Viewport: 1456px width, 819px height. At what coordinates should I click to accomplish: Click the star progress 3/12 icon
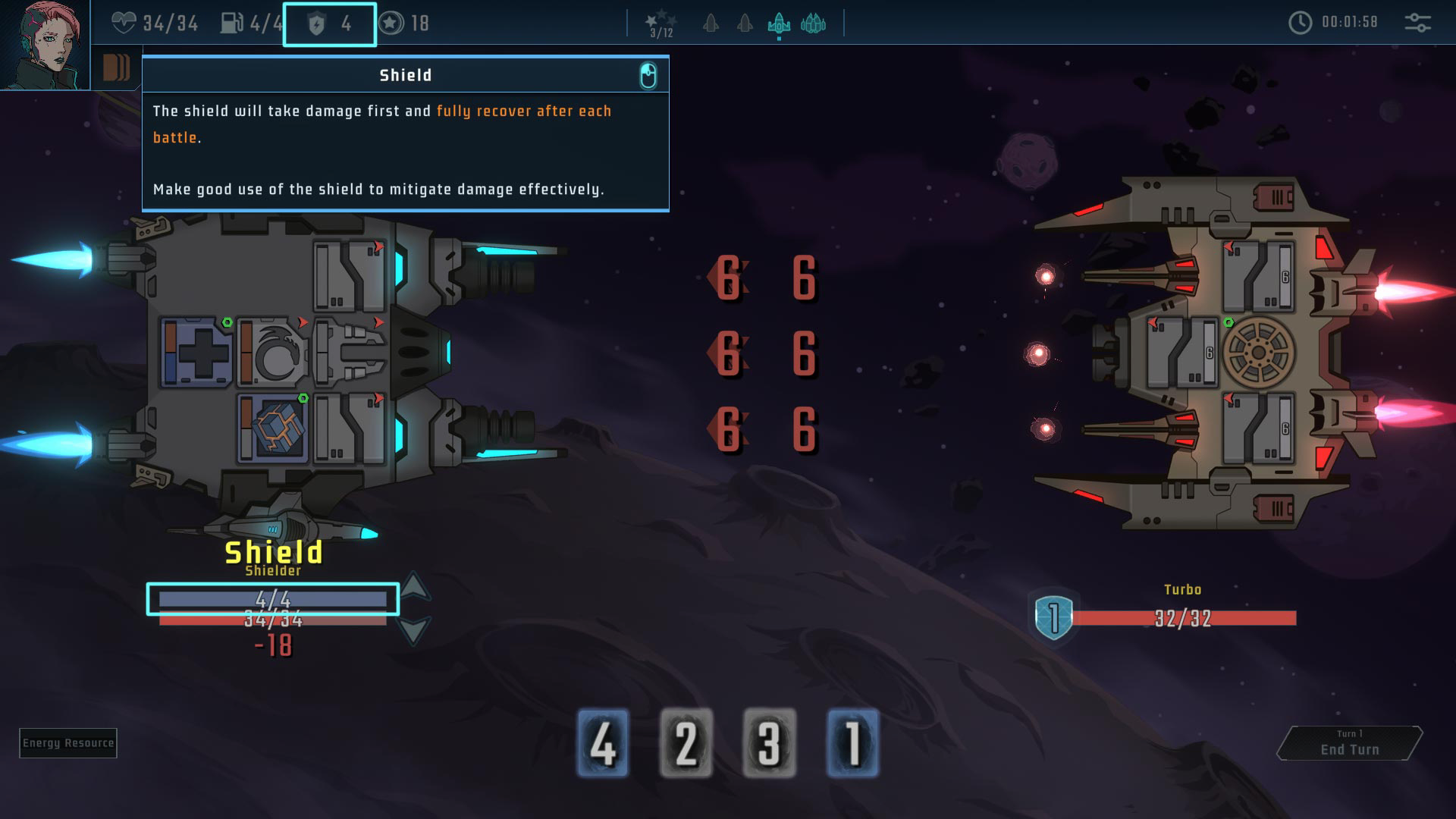pos(661,24)
